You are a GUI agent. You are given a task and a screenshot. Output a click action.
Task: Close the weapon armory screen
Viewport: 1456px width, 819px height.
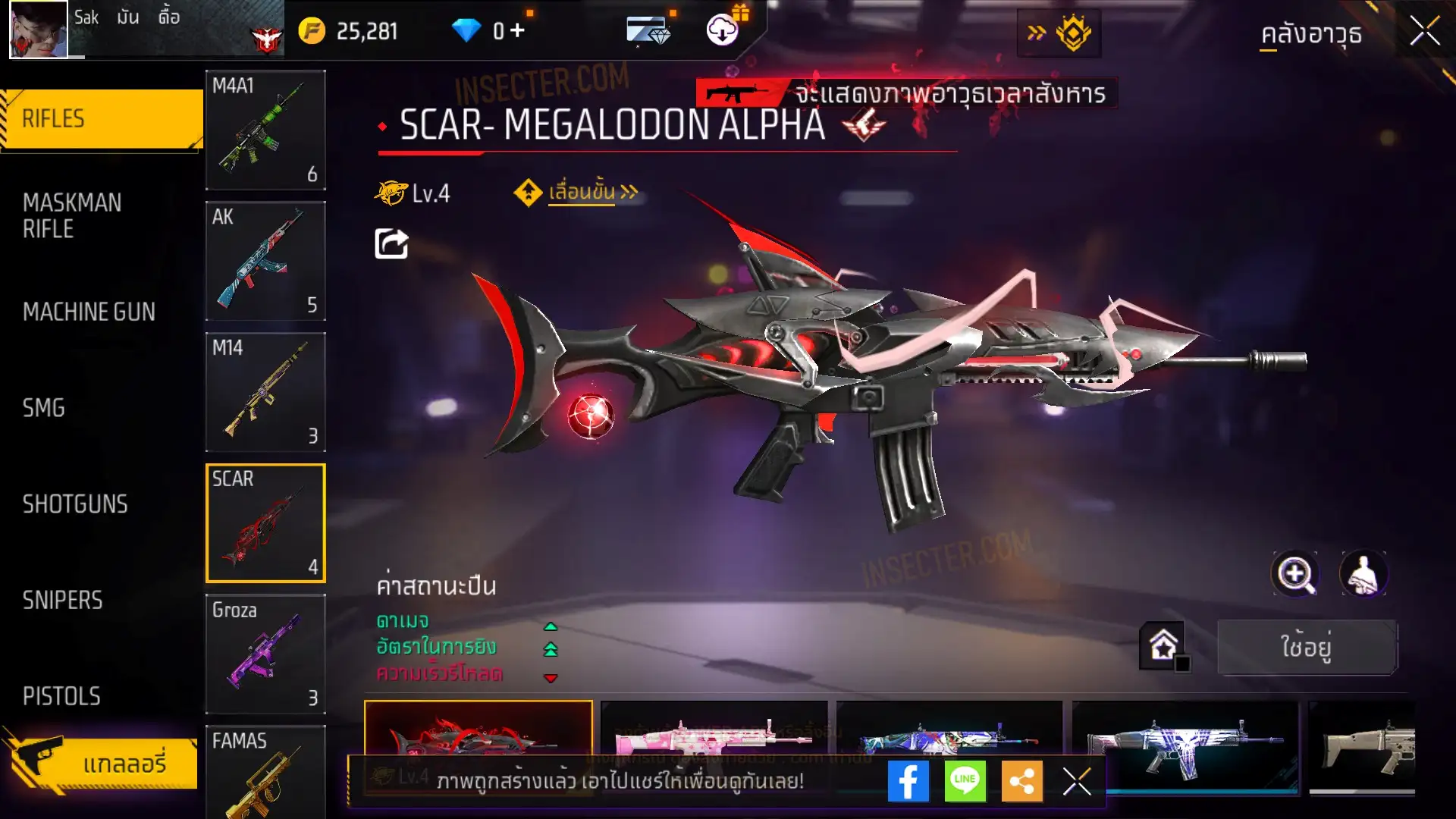[x=1424, y=32]
